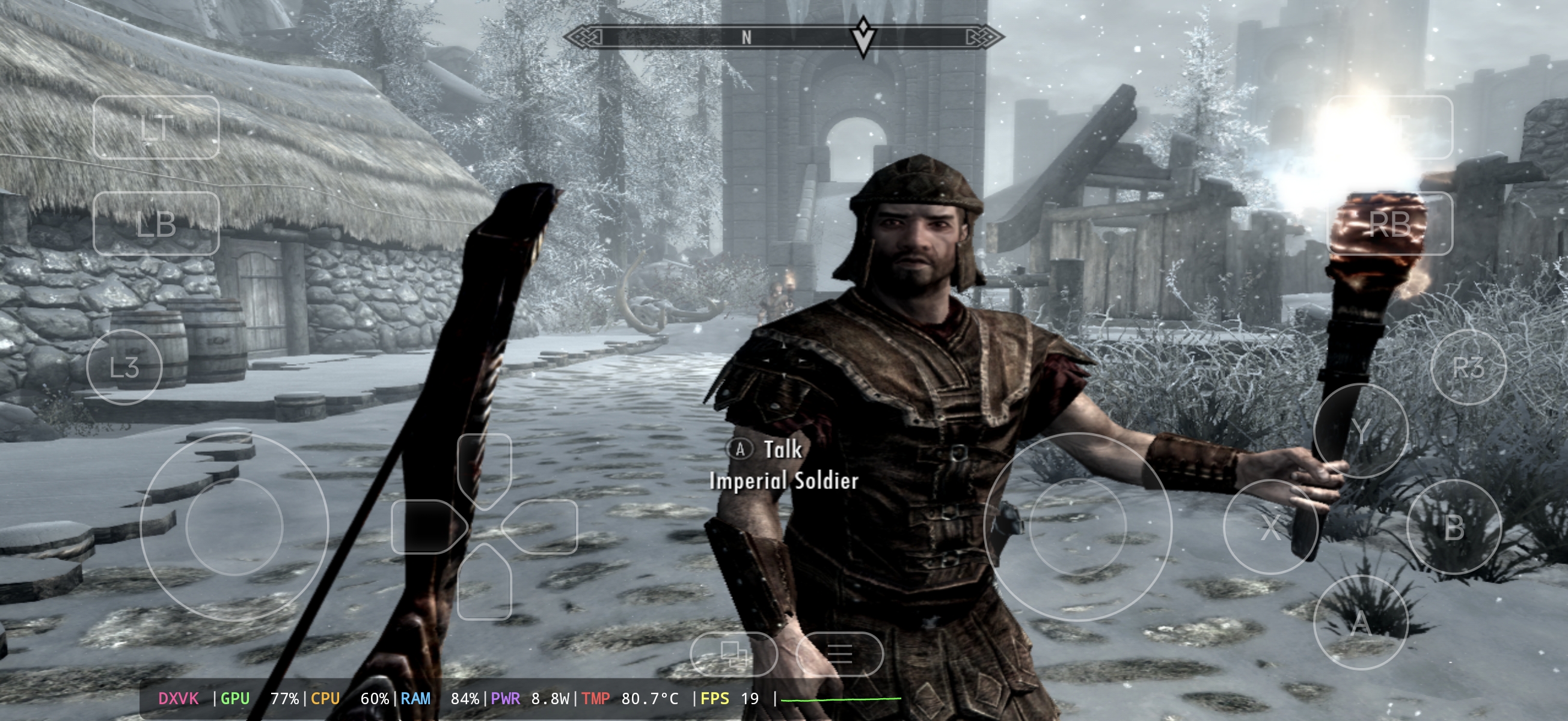Screen dimensions: 1568x721
Task: Tap the on-screen LB bumper button
Action: (x=156, y=224)
